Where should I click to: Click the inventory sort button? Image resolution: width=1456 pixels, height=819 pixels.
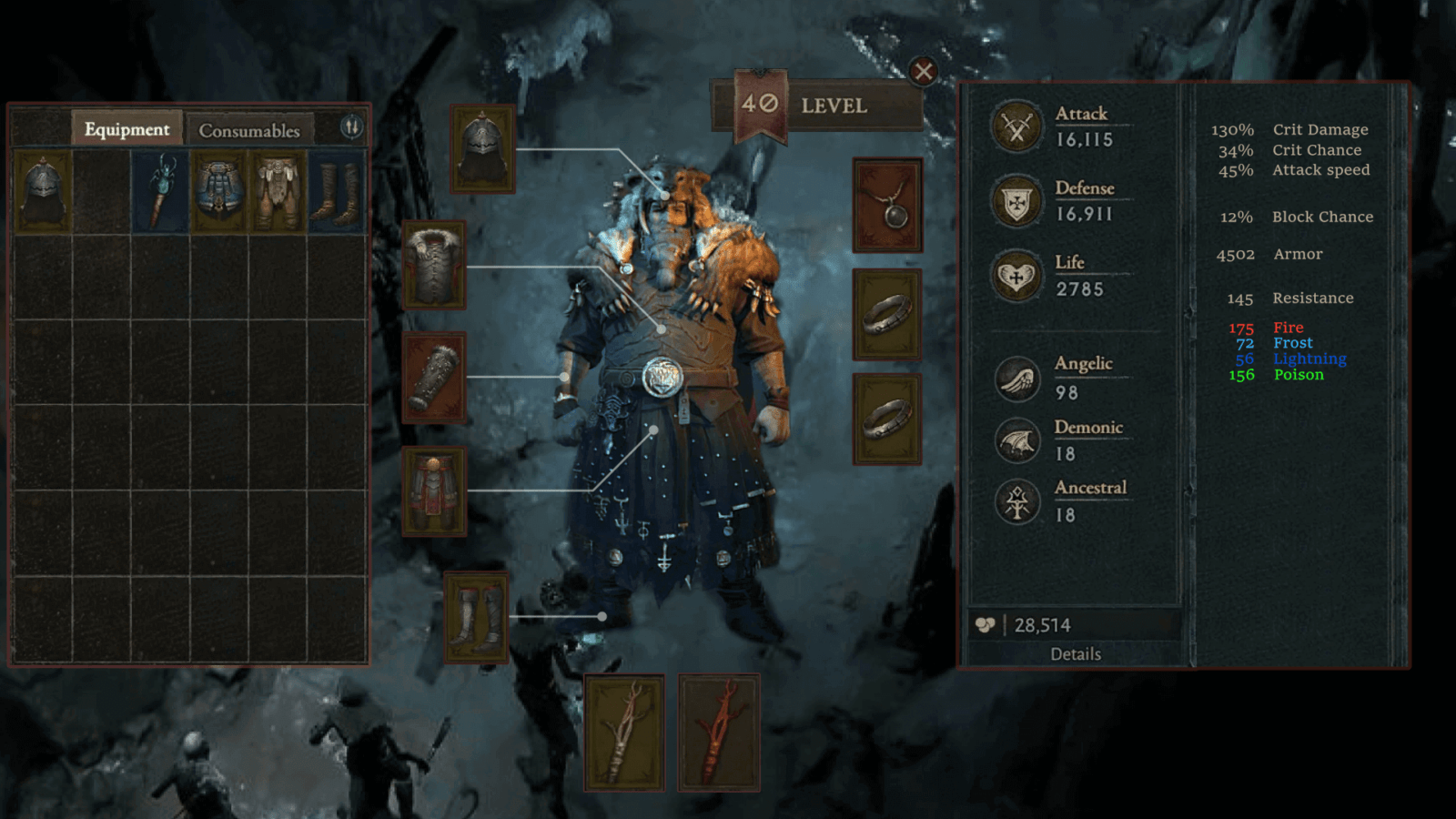351,126
